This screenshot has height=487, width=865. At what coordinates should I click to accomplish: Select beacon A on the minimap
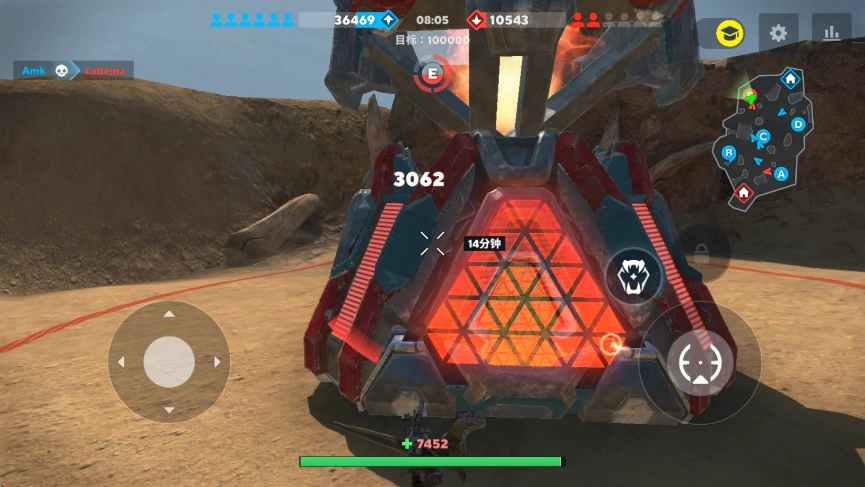[781, 174]
